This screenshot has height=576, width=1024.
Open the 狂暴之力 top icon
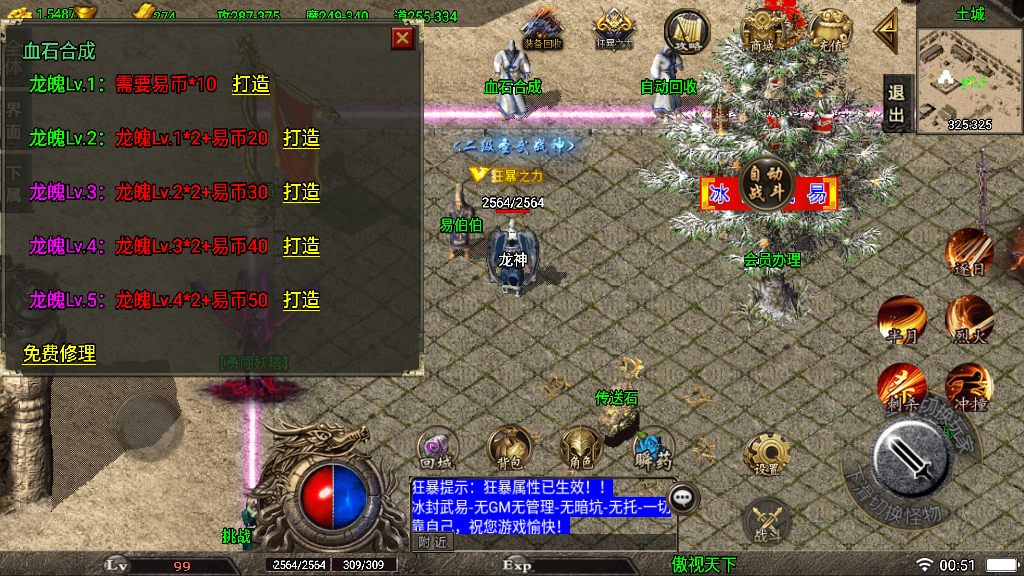[x=613, y=28]
